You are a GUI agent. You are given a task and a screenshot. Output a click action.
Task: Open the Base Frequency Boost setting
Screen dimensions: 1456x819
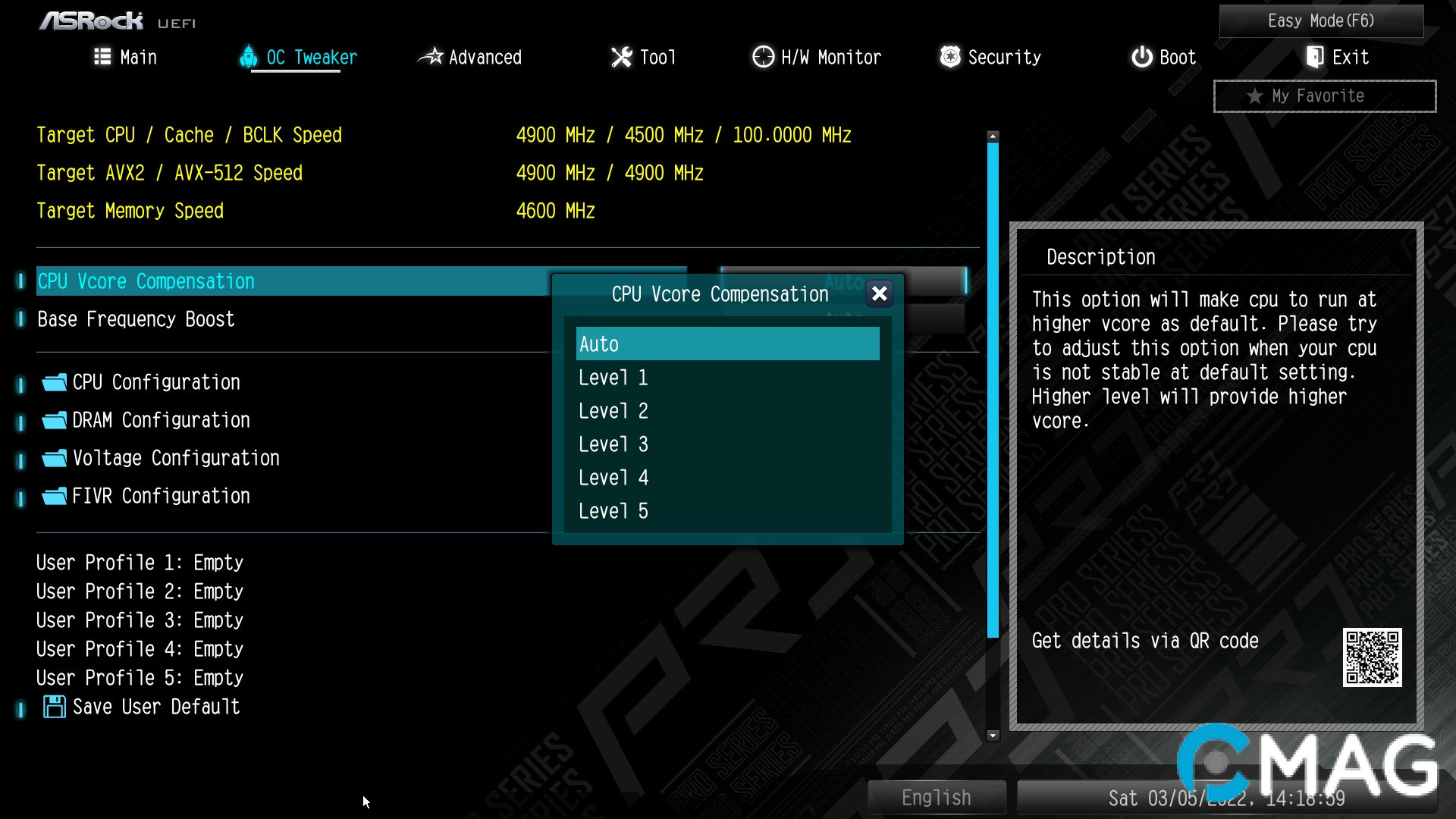click(x=136, y=318)
